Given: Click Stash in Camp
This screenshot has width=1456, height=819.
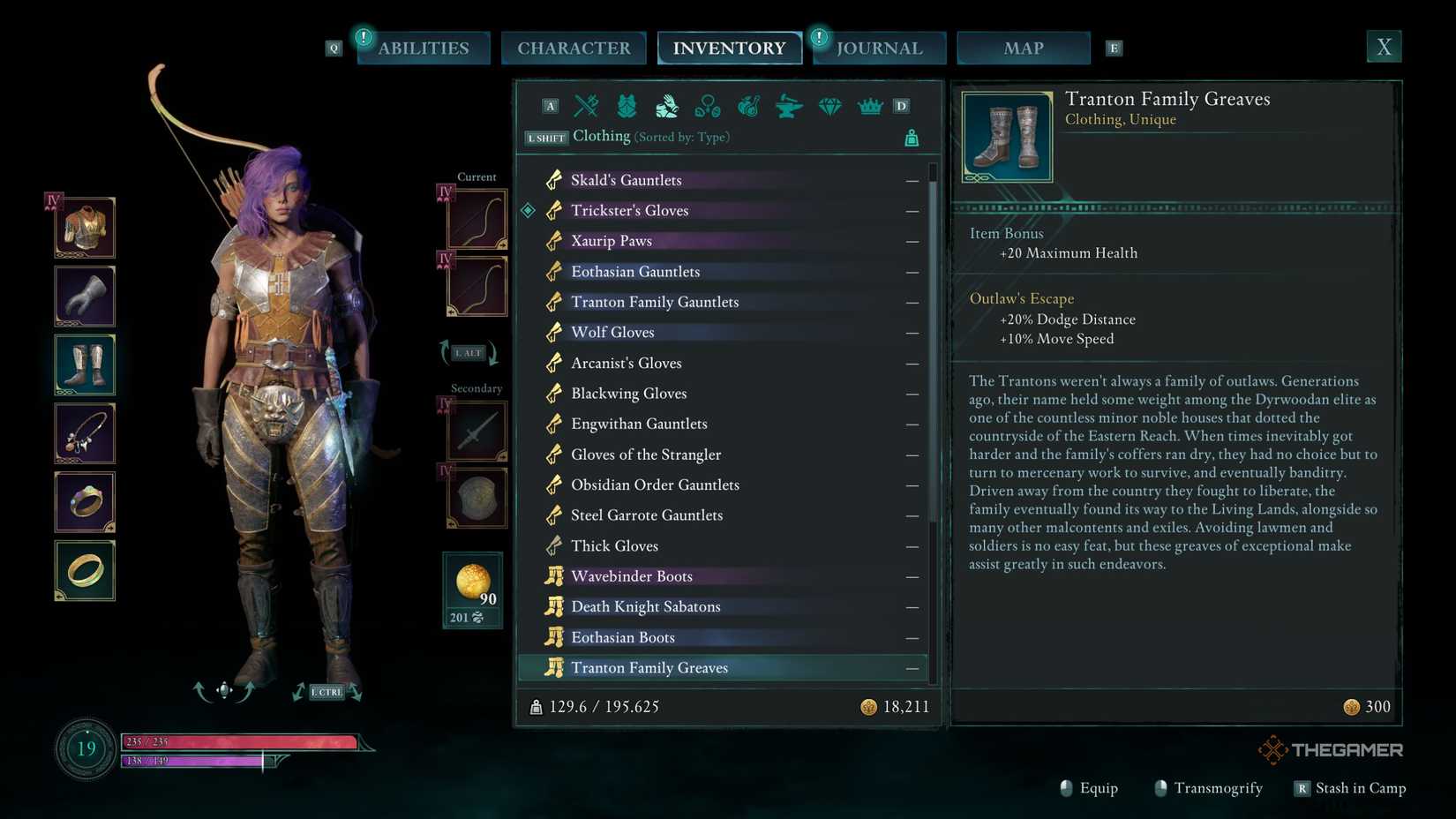Looking at the screenshot, I should click(x=1361, y=788).
